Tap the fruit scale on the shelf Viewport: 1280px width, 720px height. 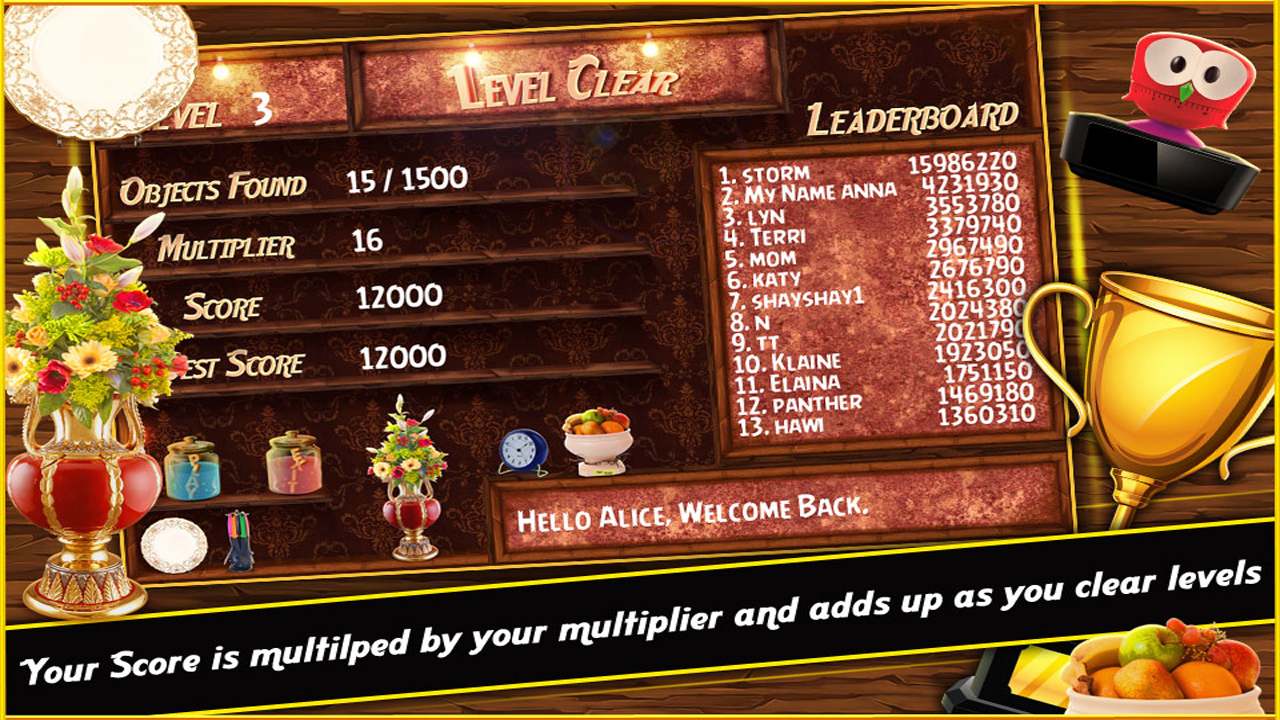596,435
